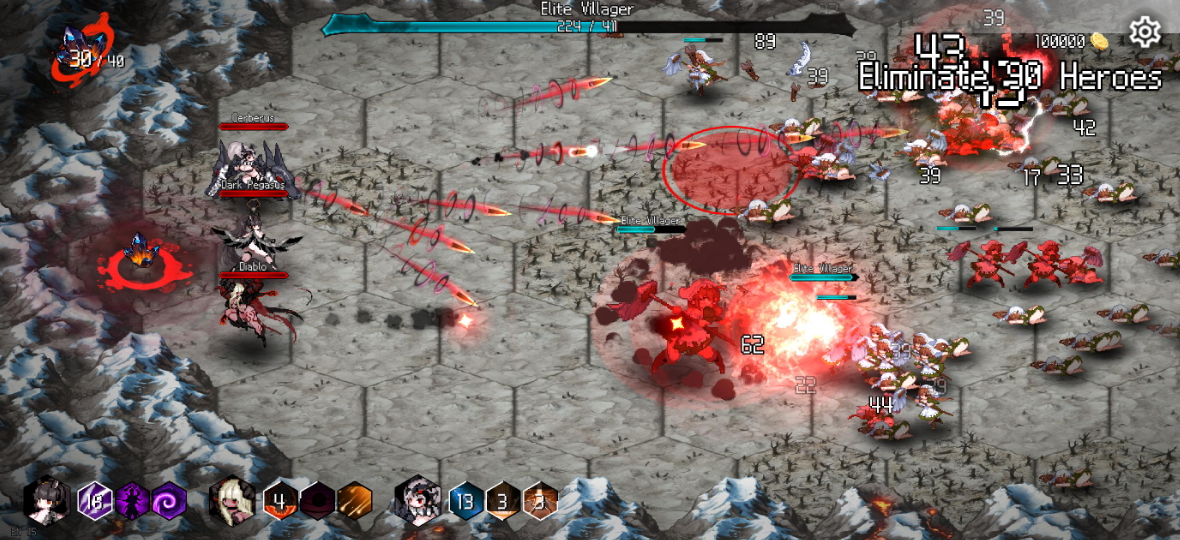Activate the purple skill showing cooldown 18
The image size is (1180, 540).
tap(95, 499)
